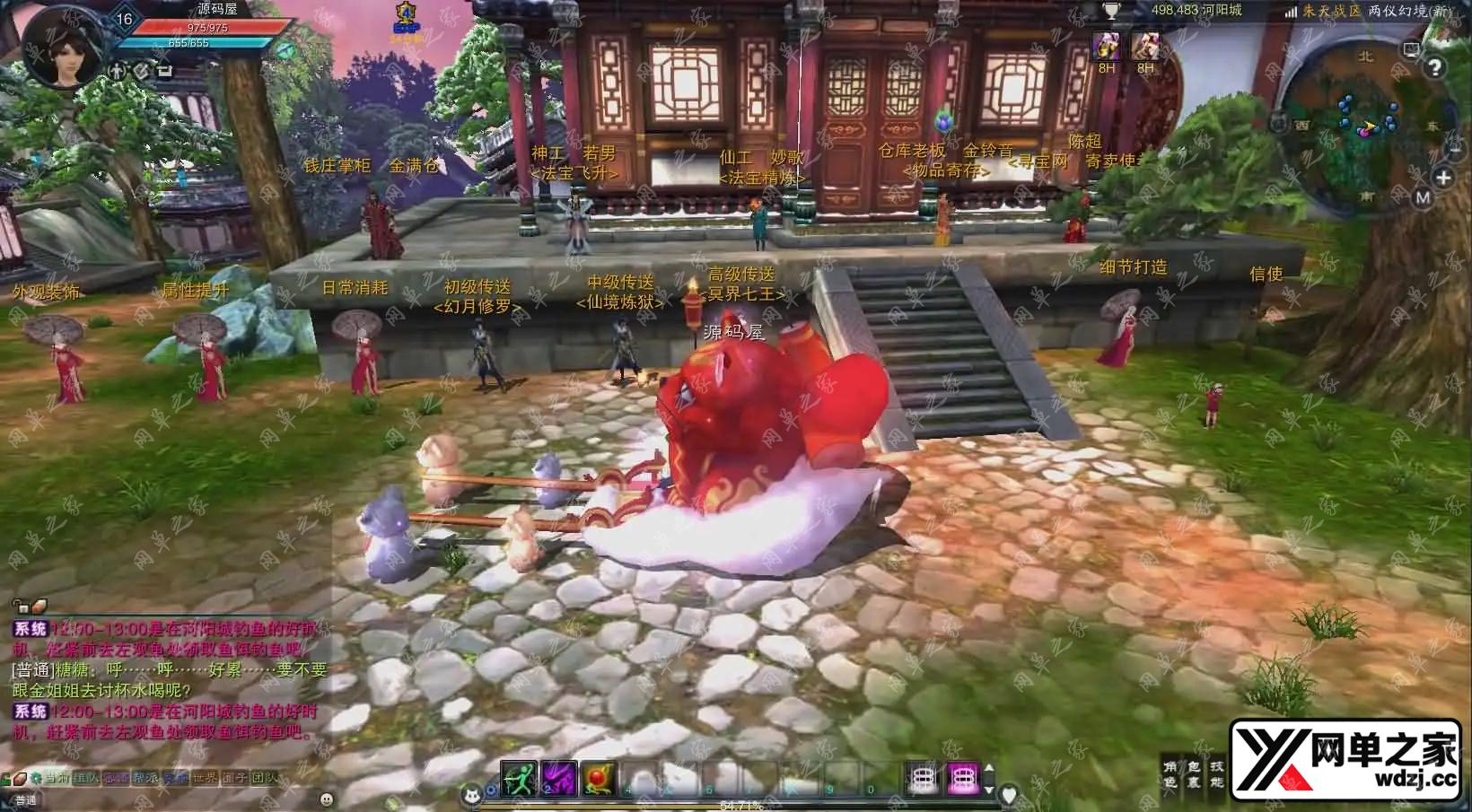Viewport: 1472px width, 812px height.
Task: Select the magenta barrel hotbar icon
Action: click(x=963, y=778)
